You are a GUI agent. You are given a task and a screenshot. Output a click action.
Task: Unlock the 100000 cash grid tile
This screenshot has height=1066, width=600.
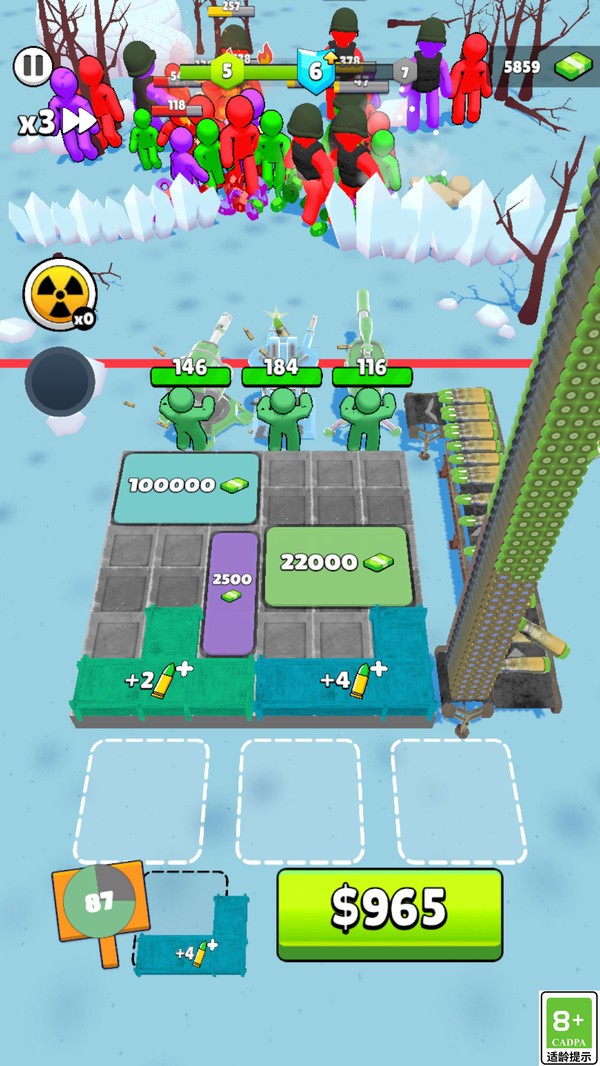coord(187,486)
